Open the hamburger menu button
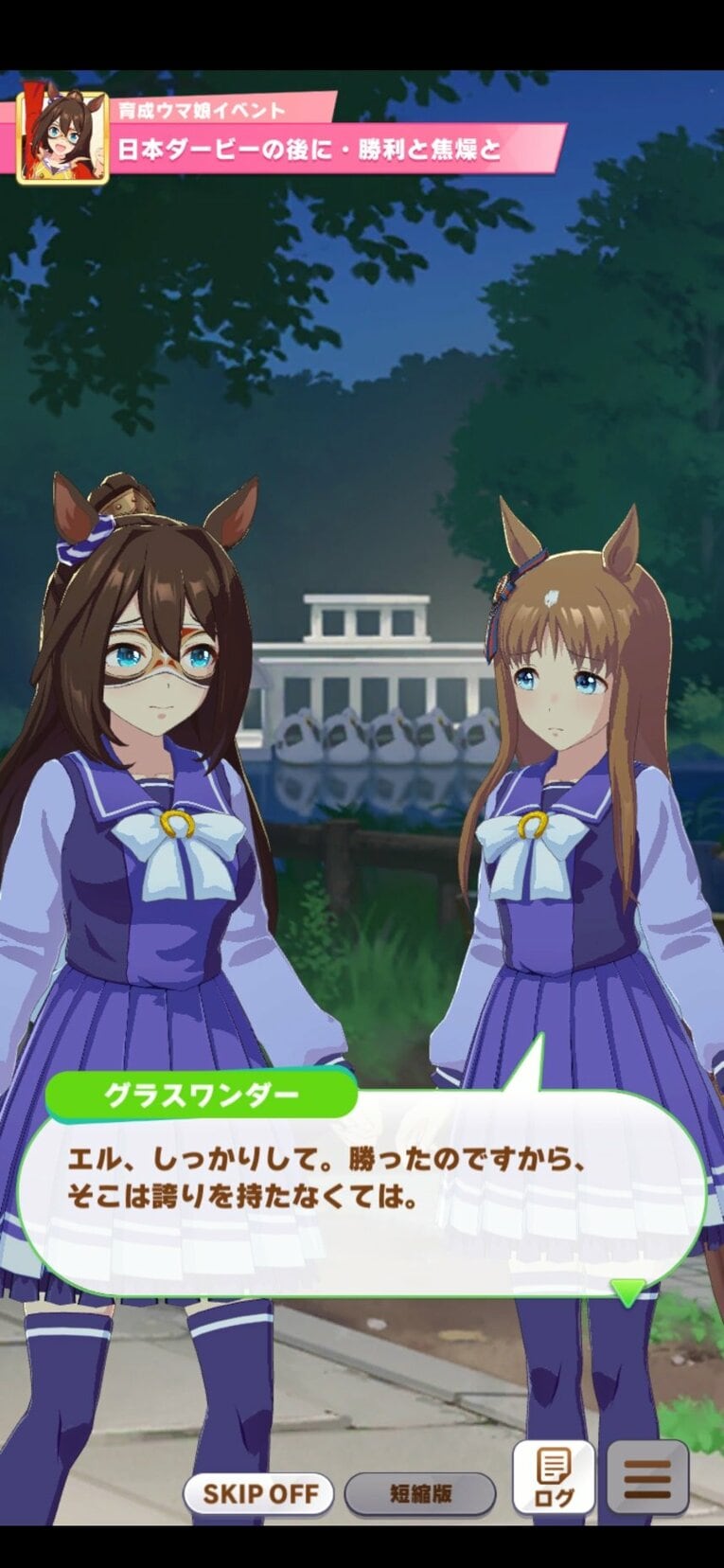Image resolution: width=724 pixels, height=1568 pixels. [x=647, y=1477]
